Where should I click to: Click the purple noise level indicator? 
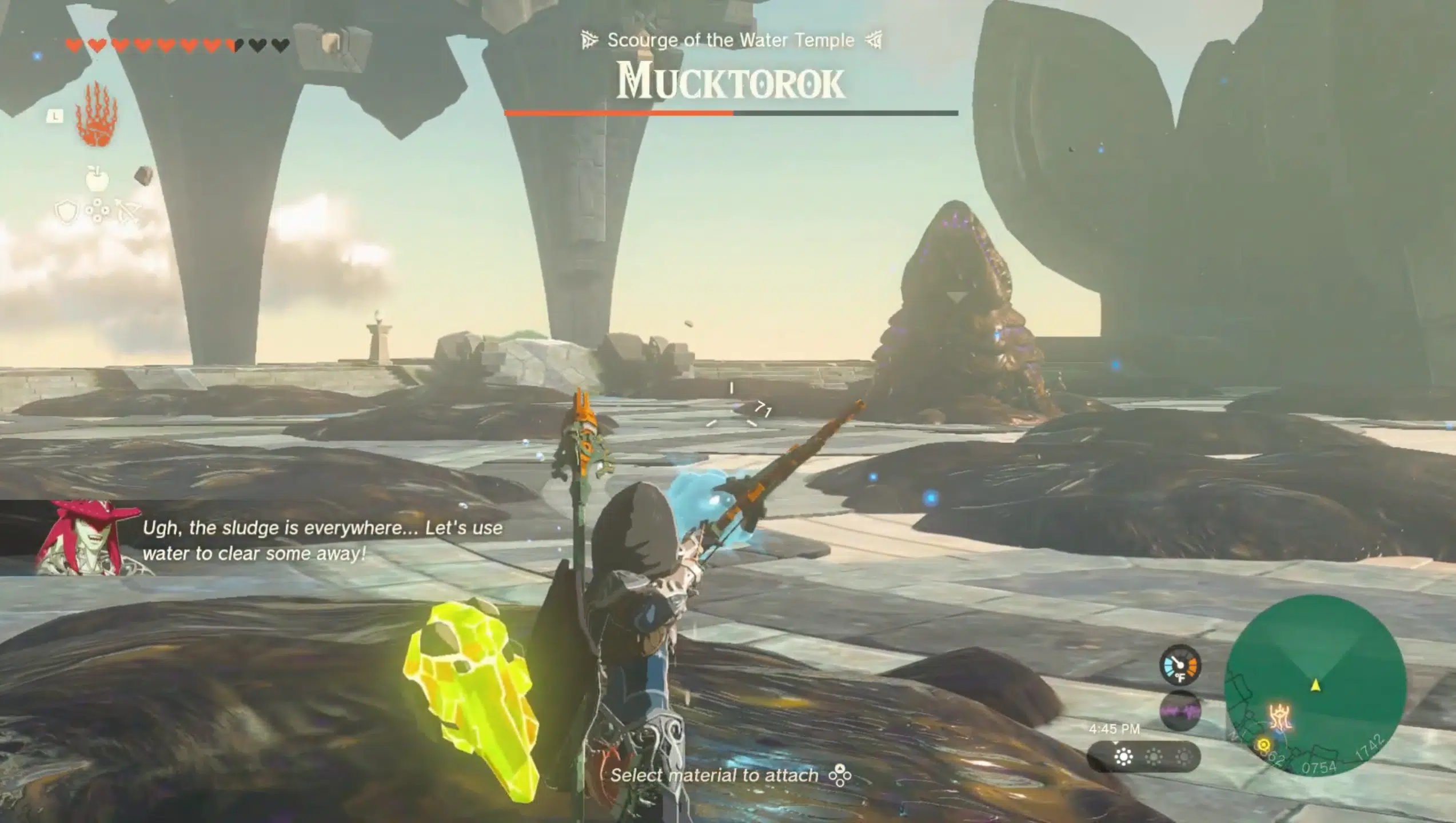pyautogui.click(x=1180, y=710)
